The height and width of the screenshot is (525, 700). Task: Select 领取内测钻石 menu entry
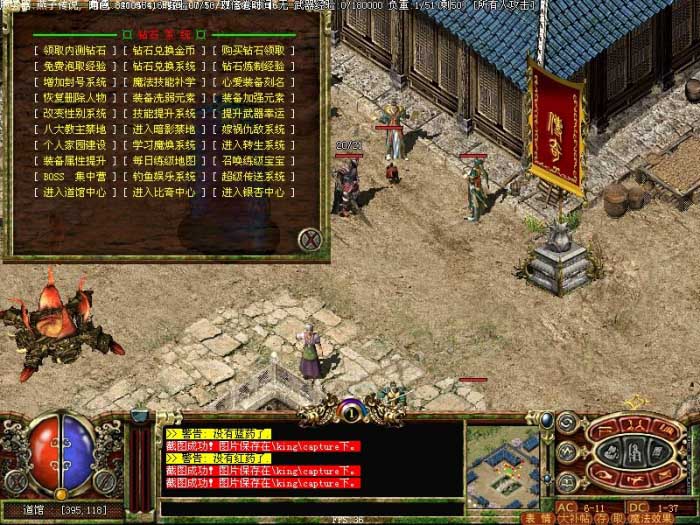click(74, 50)
